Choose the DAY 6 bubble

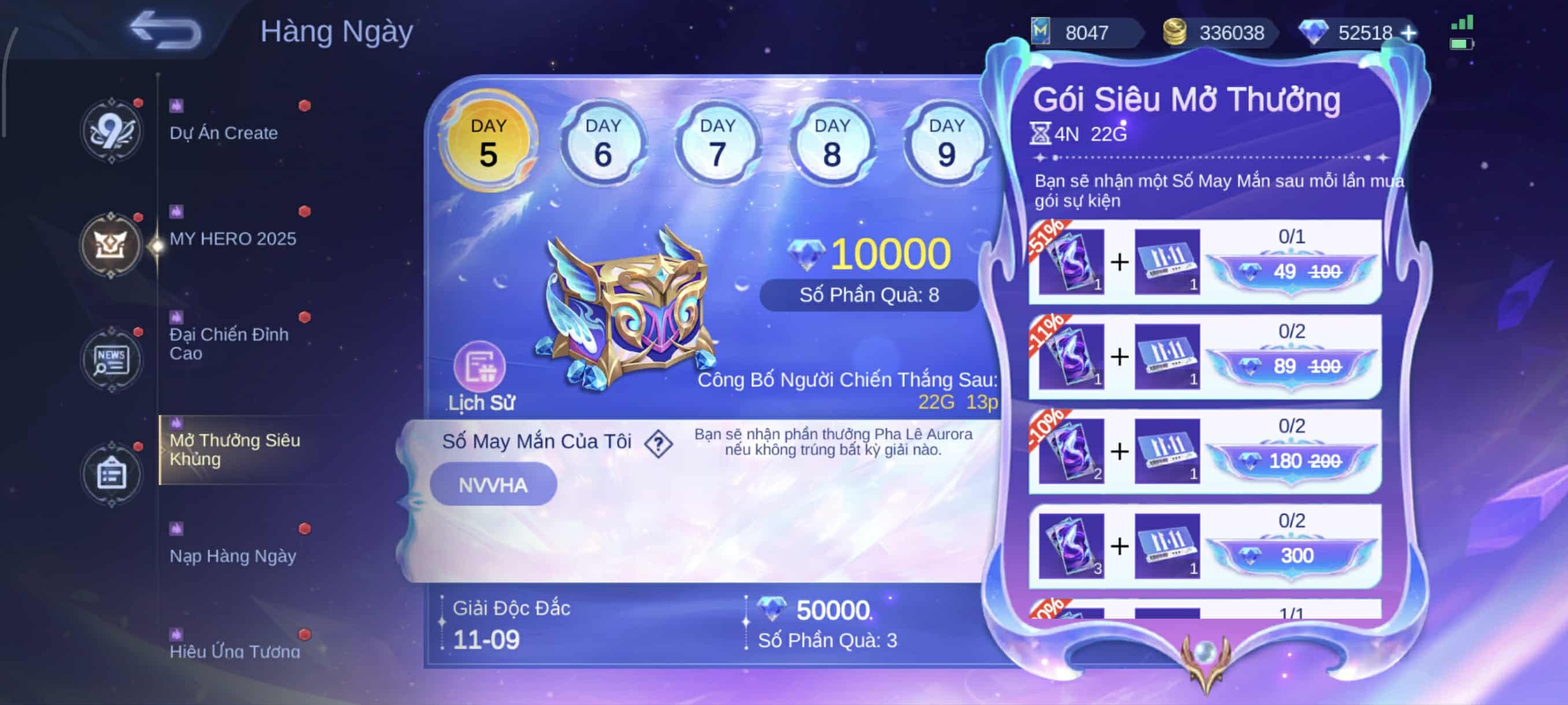pos(602,143)
